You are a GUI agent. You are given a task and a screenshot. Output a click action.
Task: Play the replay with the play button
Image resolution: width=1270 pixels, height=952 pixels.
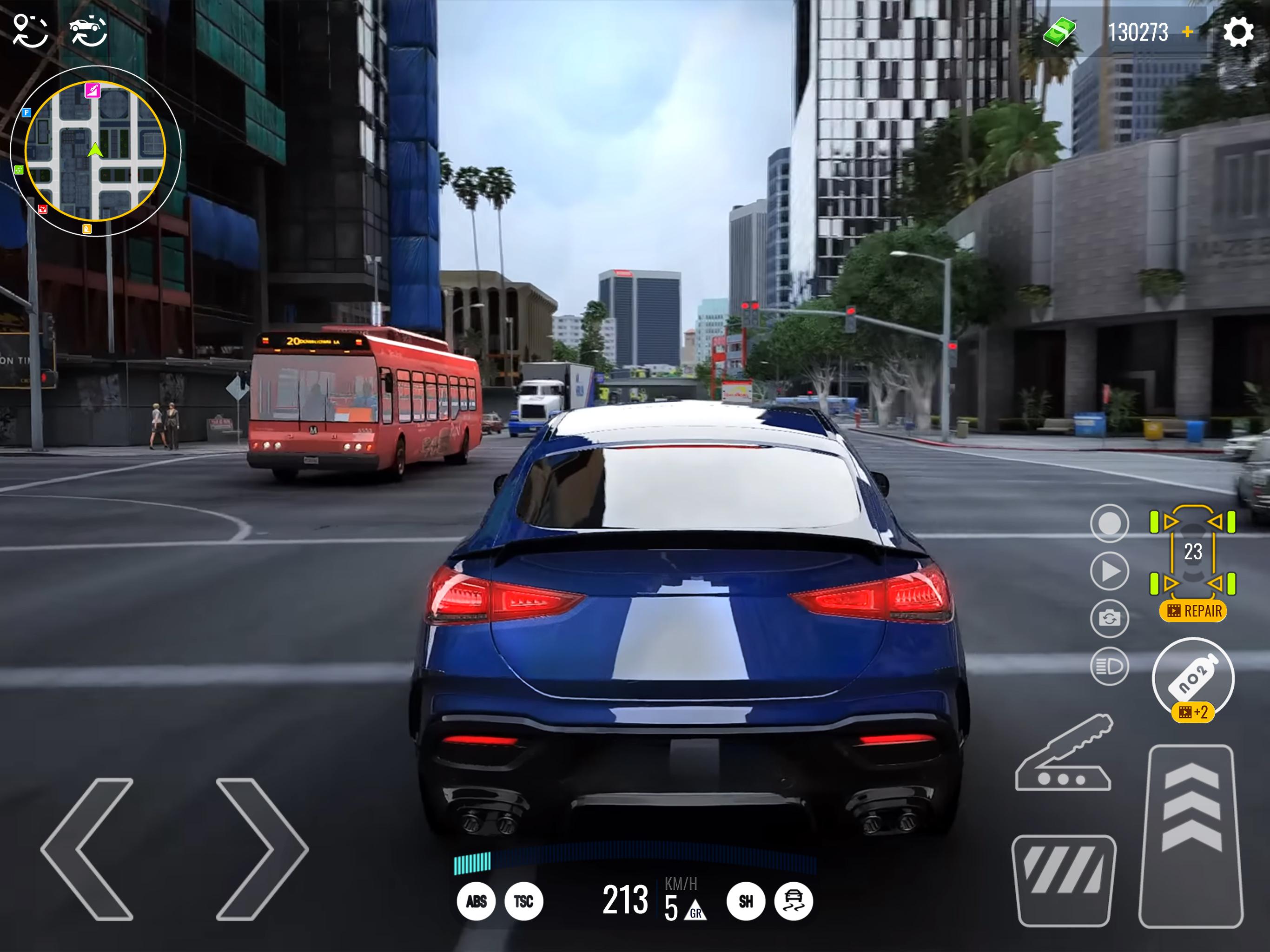(1109, 571)
